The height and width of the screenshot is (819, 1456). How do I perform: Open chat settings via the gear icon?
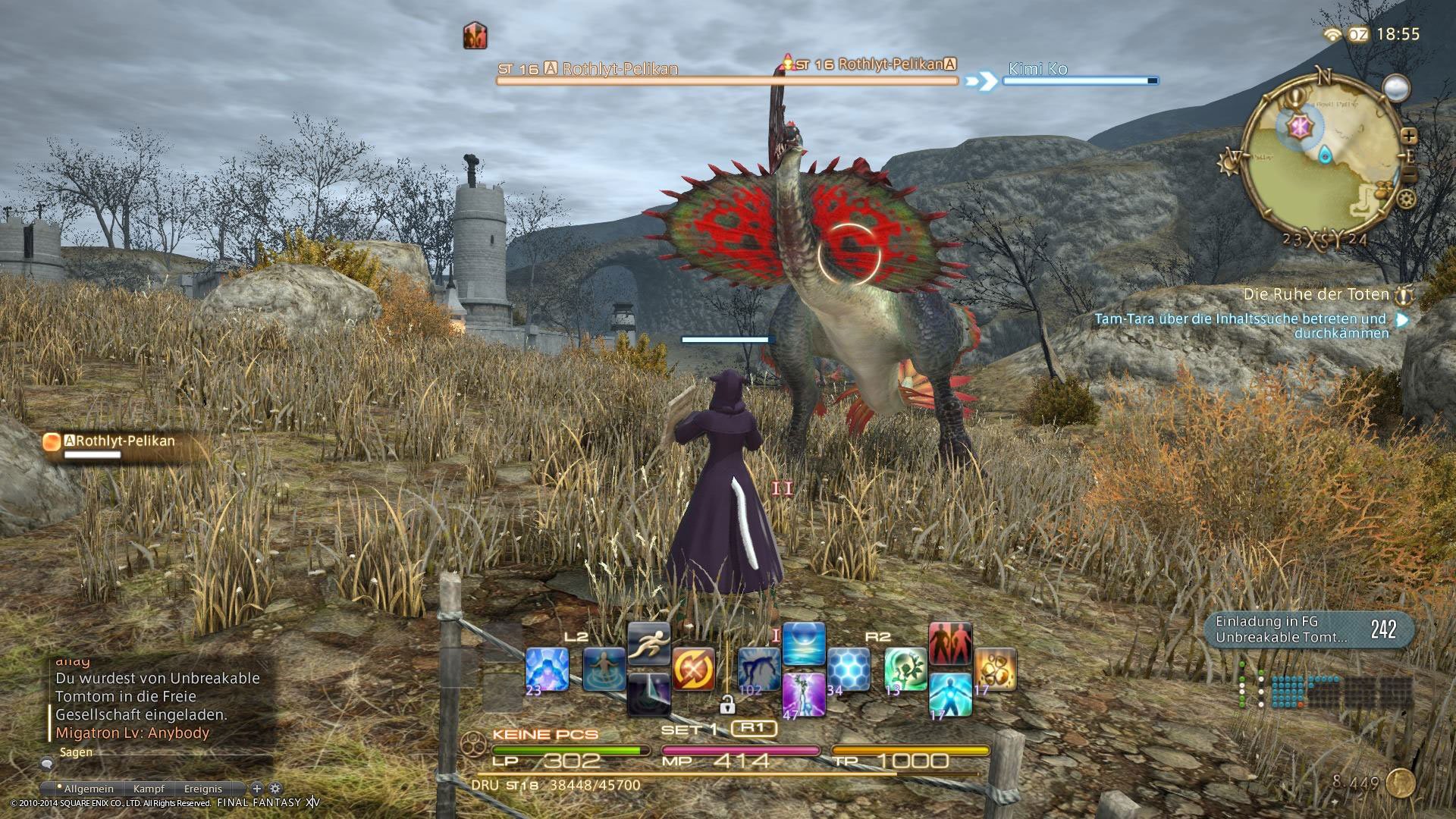(x=275, y=789)
